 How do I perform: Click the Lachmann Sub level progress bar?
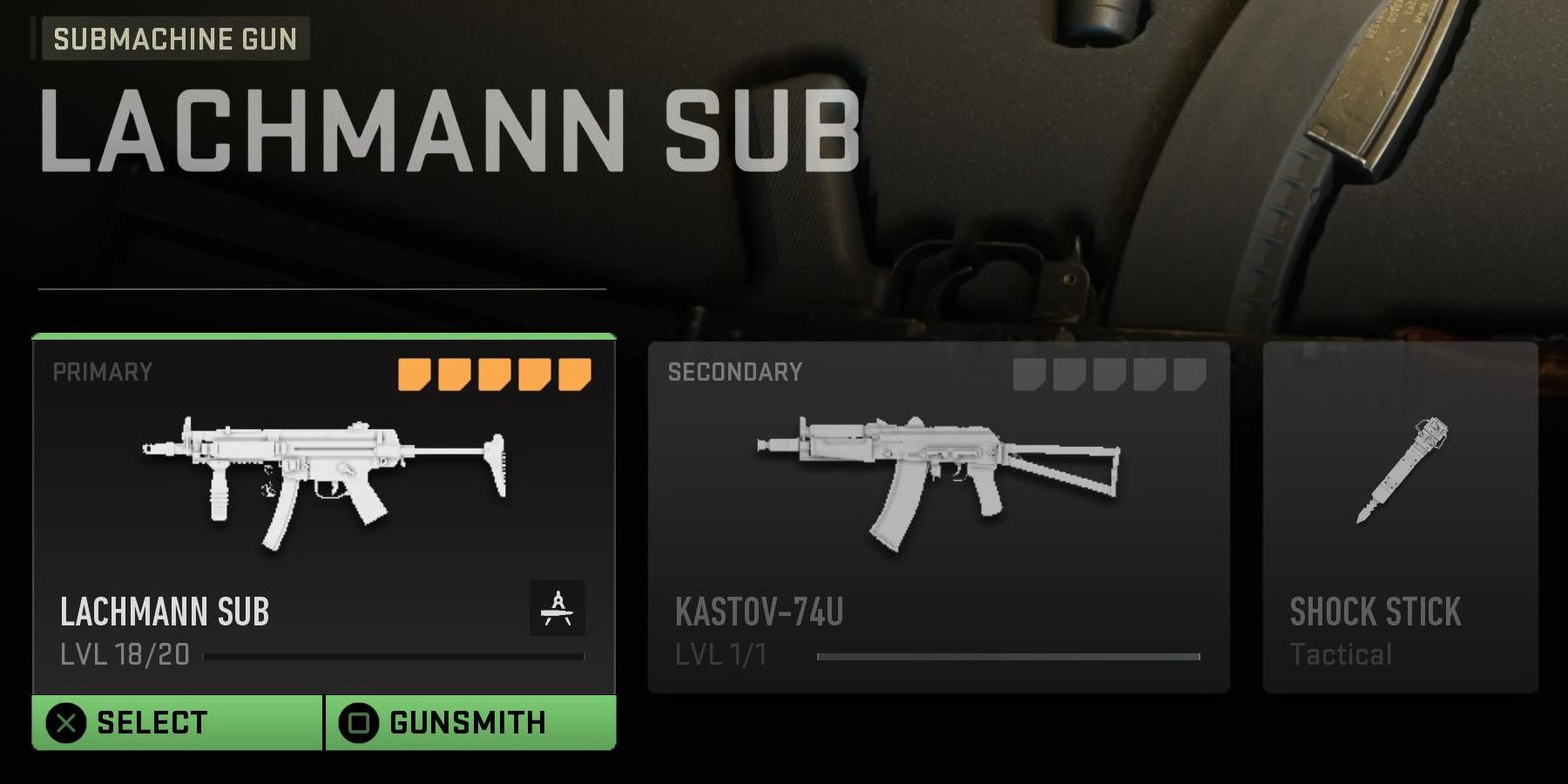pos(396,657)
